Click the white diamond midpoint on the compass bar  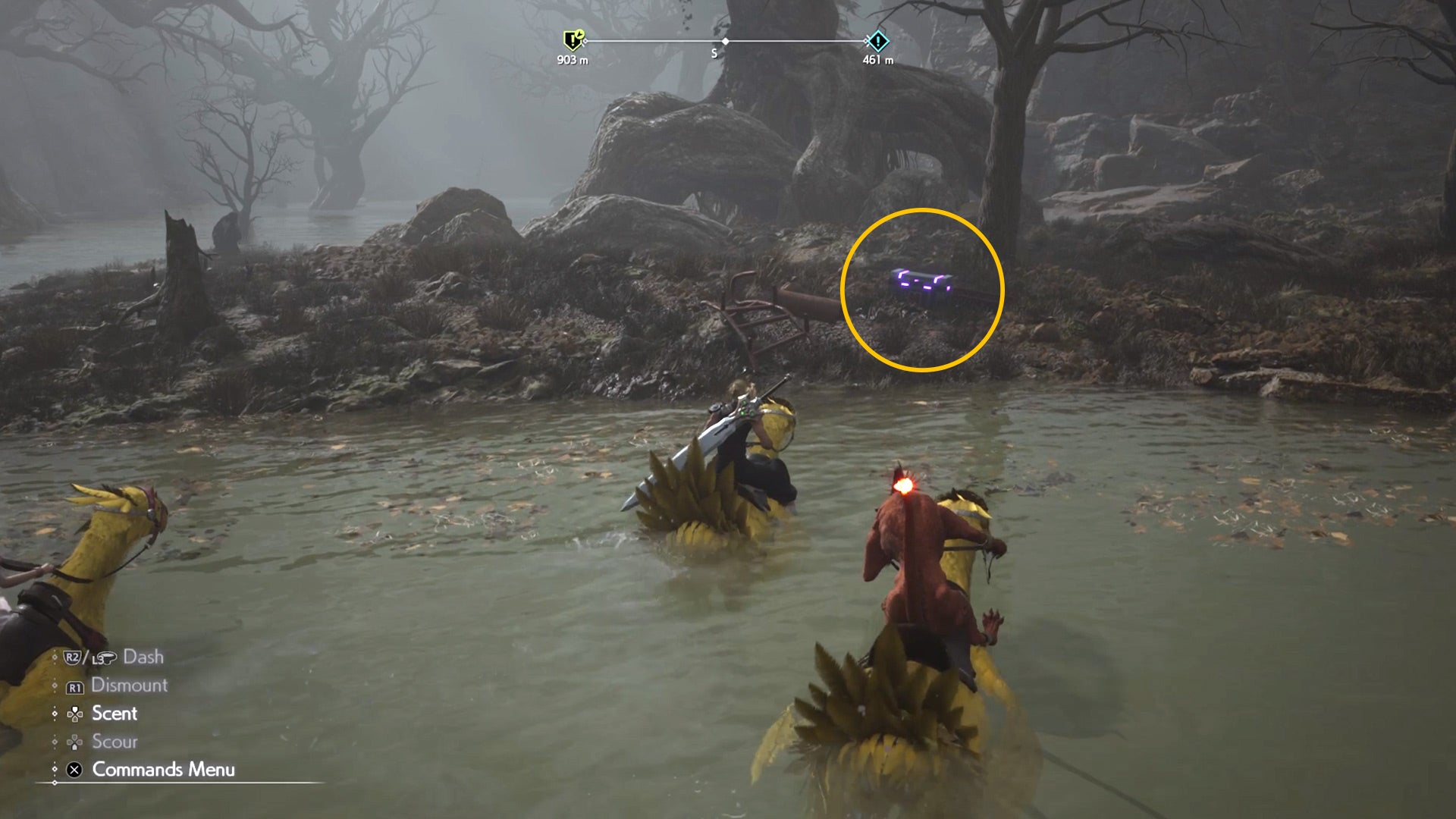point(725,41)
